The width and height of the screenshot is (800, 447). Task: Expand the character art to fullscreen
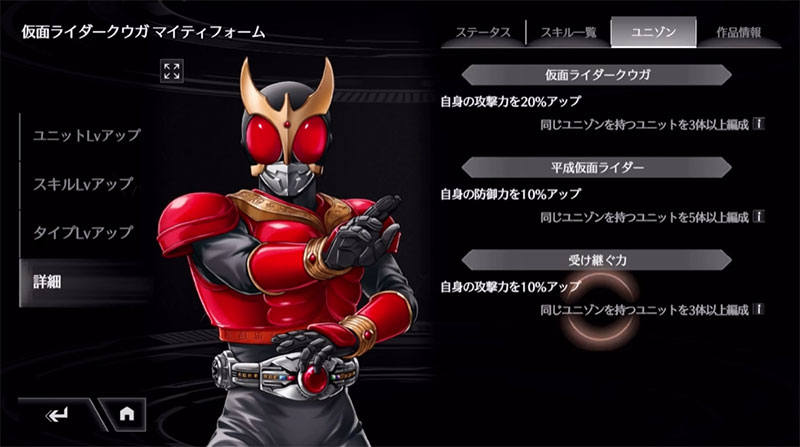(172, 70)
